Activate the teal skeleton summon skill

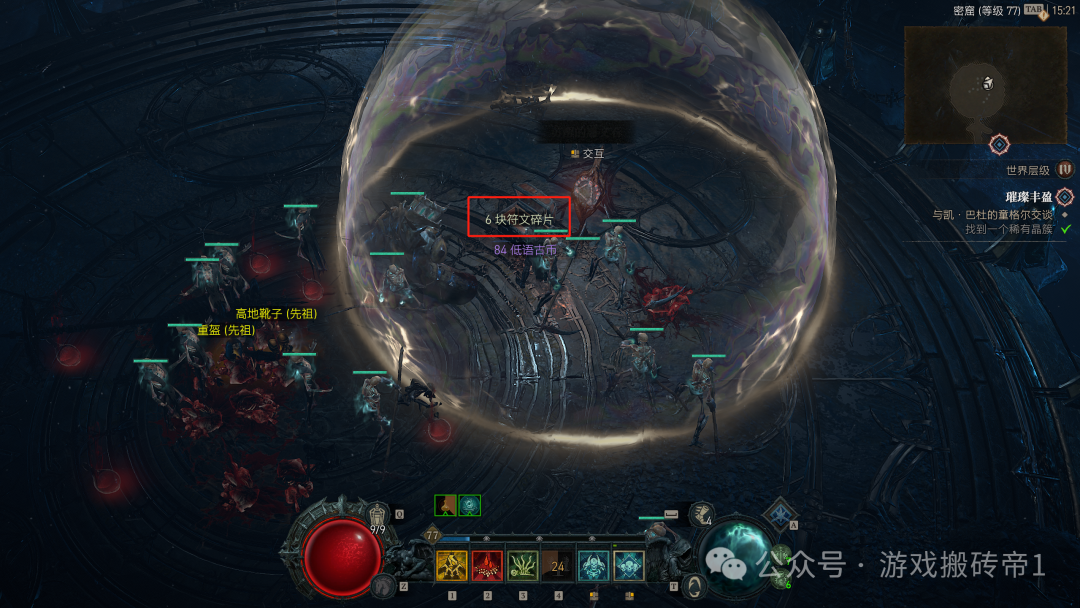[x=593, y=566]
